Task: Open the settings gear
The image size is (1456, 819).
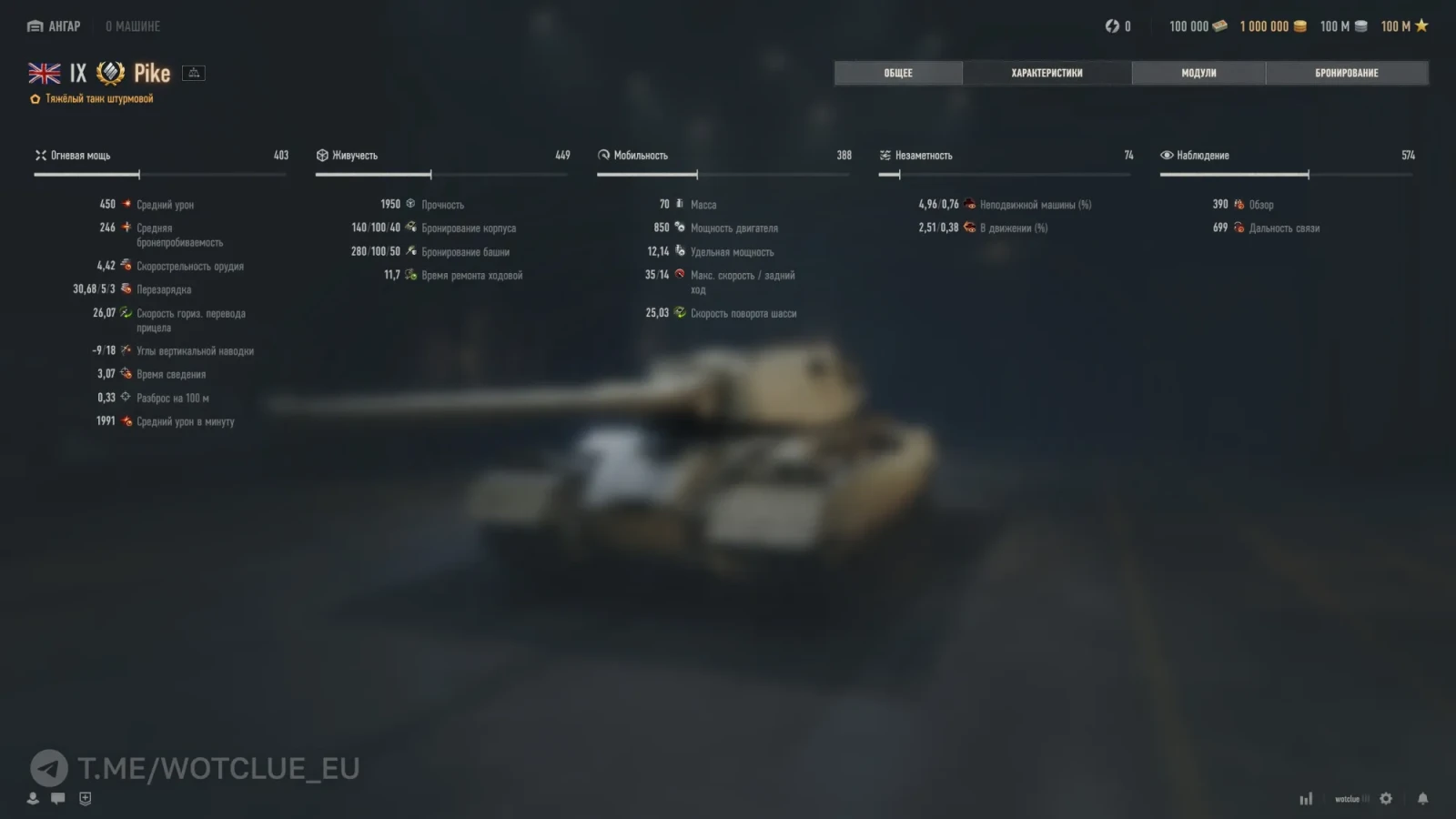Action: (x=1384, y=797)
